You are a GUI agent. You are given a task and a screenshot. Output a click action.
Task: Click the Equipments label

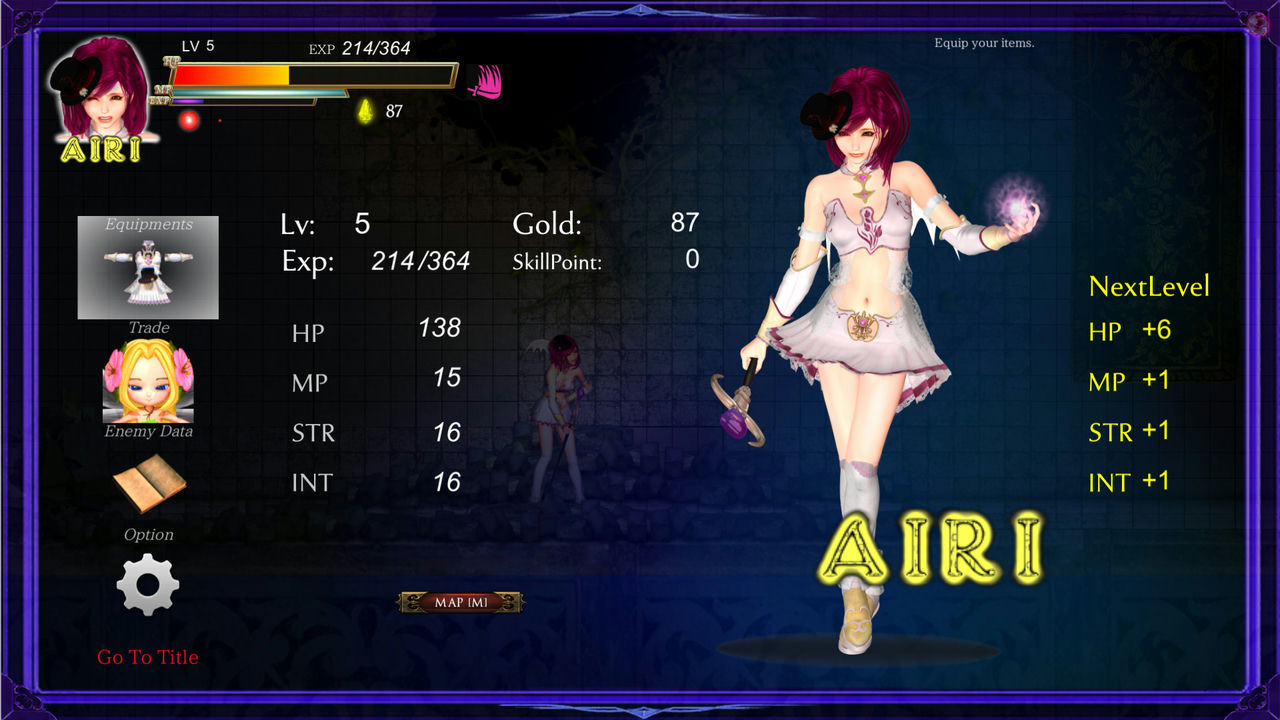(x=148, y=224)
